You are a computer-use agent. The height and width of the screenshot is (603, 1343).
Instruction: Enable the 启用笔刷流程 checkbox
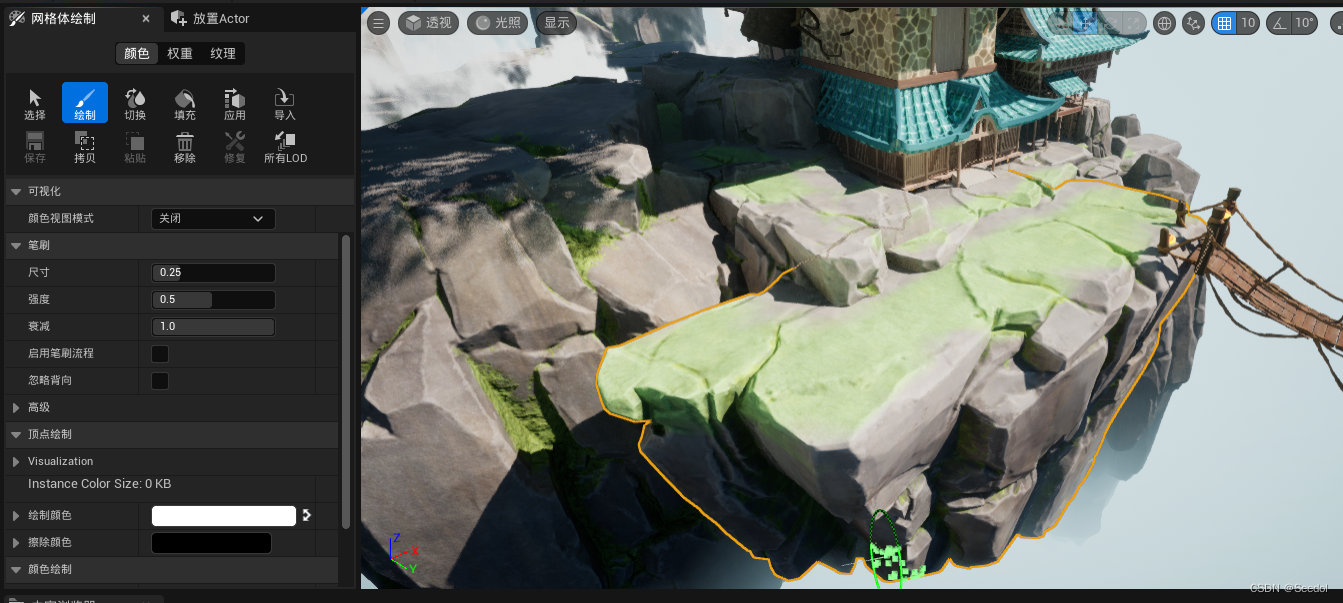pyautogui.click(x=160, y=354)
